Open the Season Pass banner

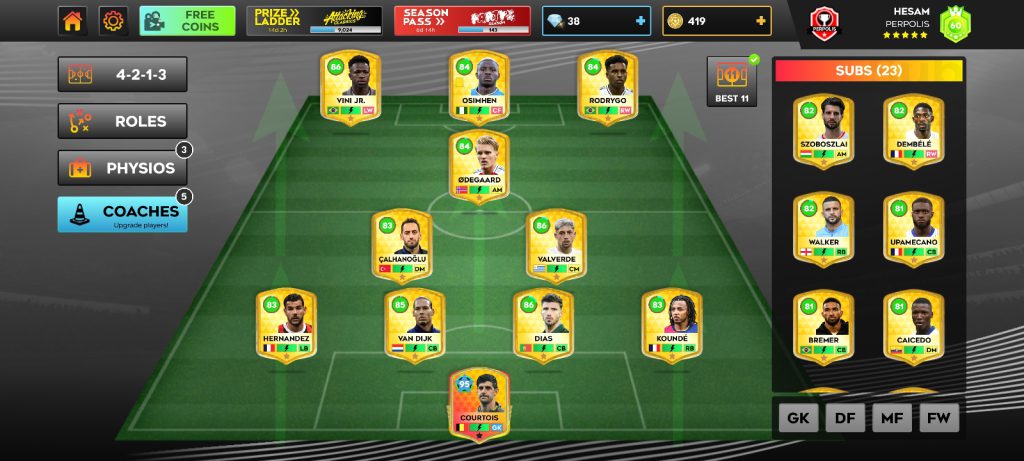tap(462, 21)
